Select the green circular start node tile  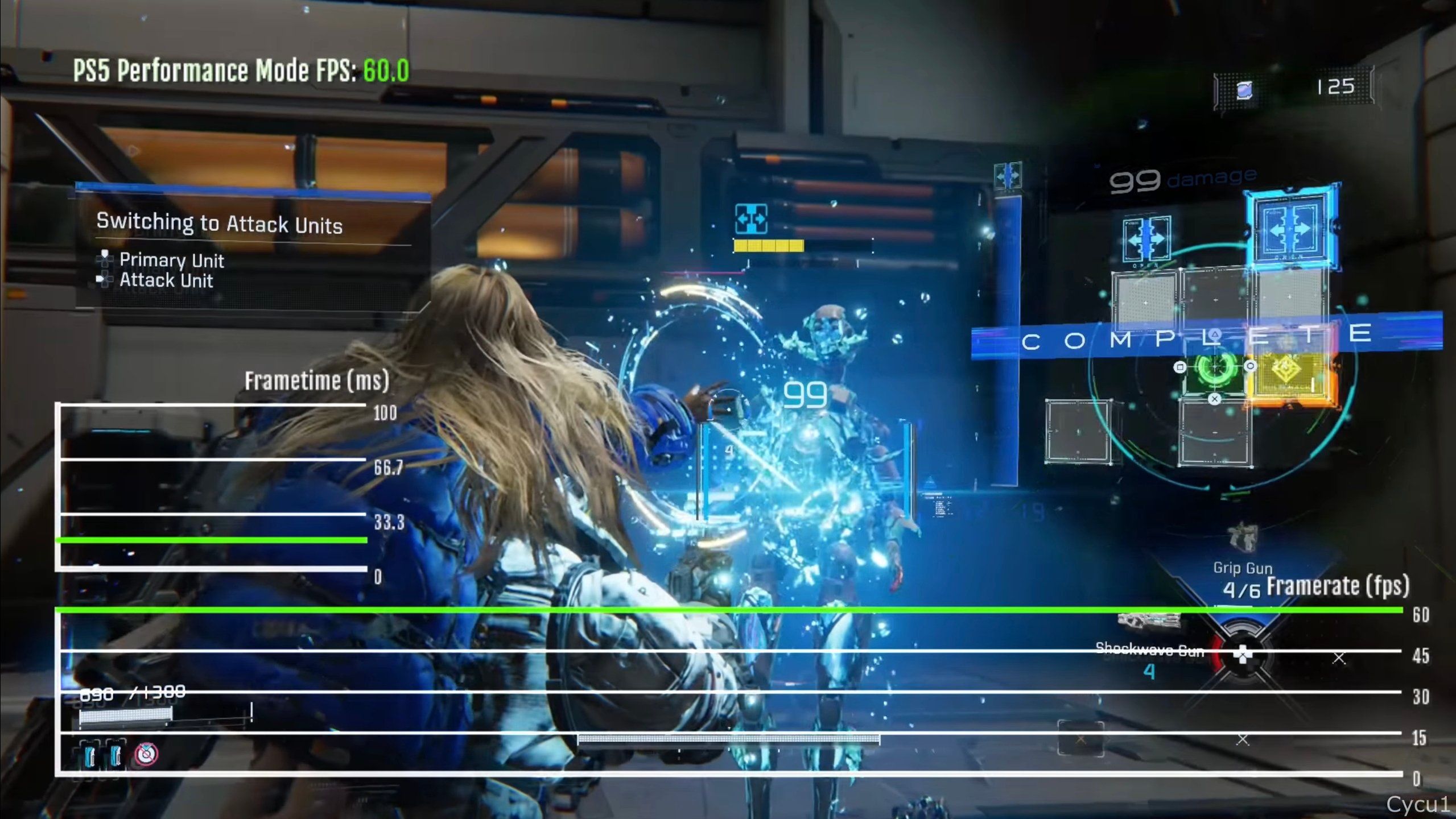point(1215,368)
